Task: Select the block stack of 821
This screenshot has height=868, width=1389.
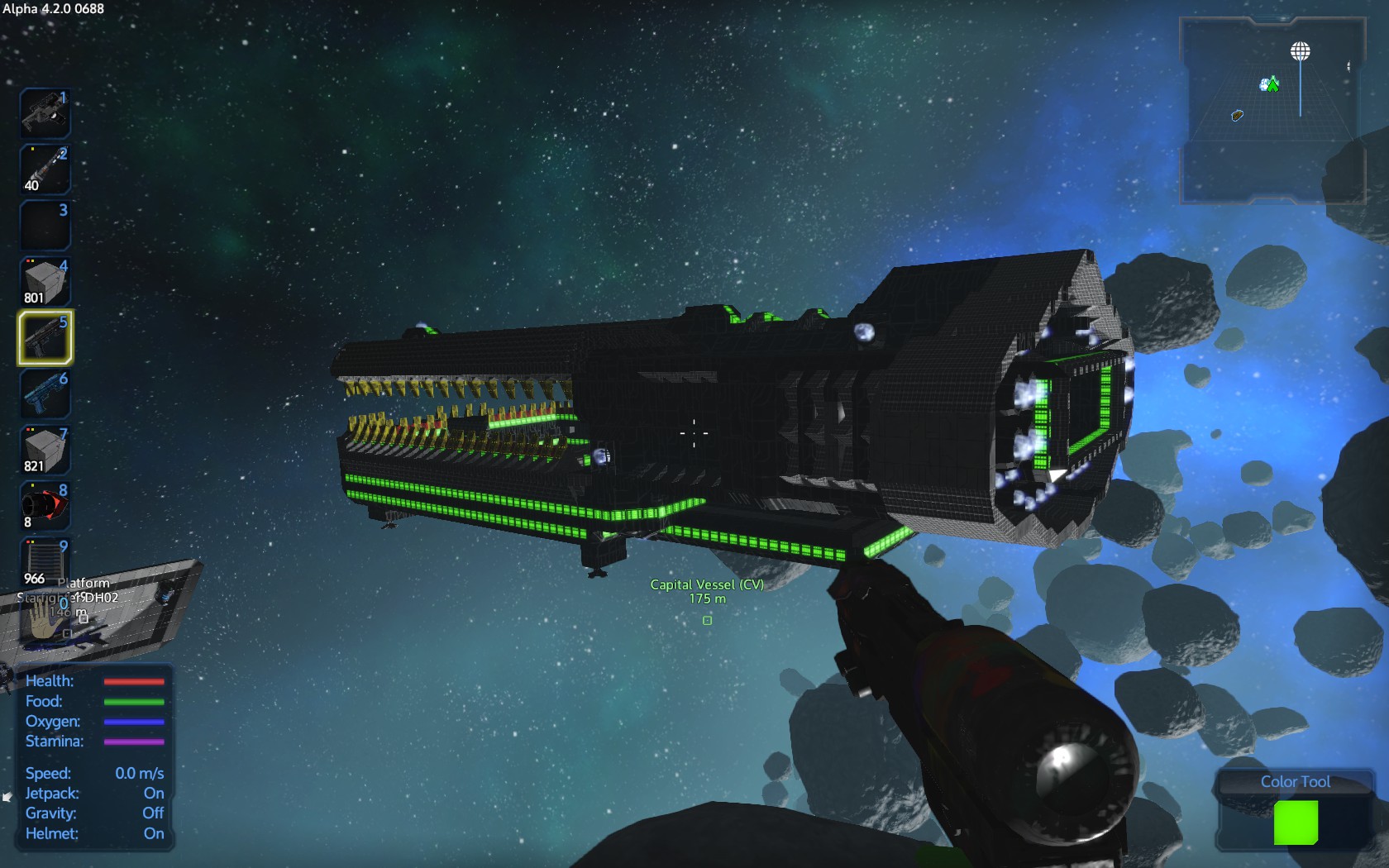Action: [45, 451]
